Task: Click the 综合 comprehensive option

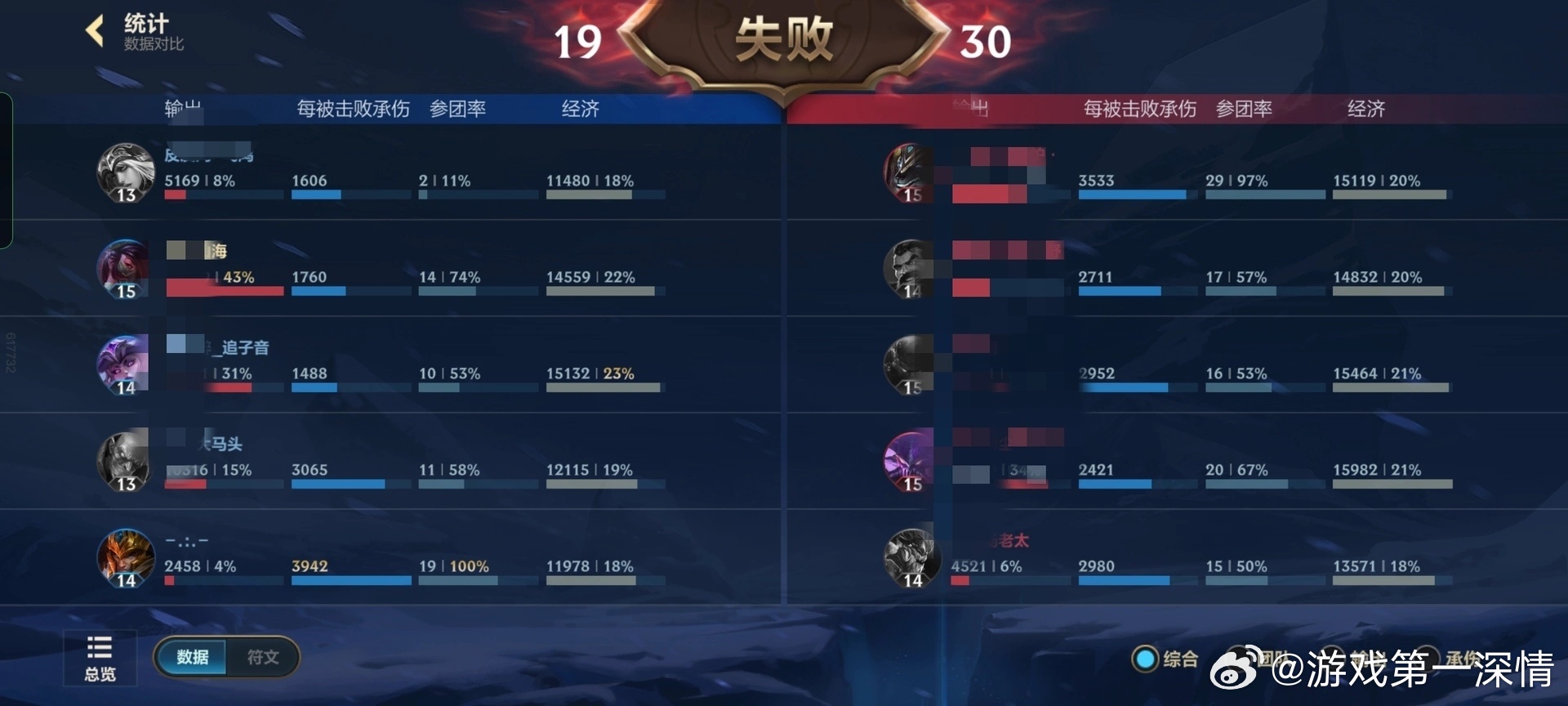Action: click(x=1182, y=657)
